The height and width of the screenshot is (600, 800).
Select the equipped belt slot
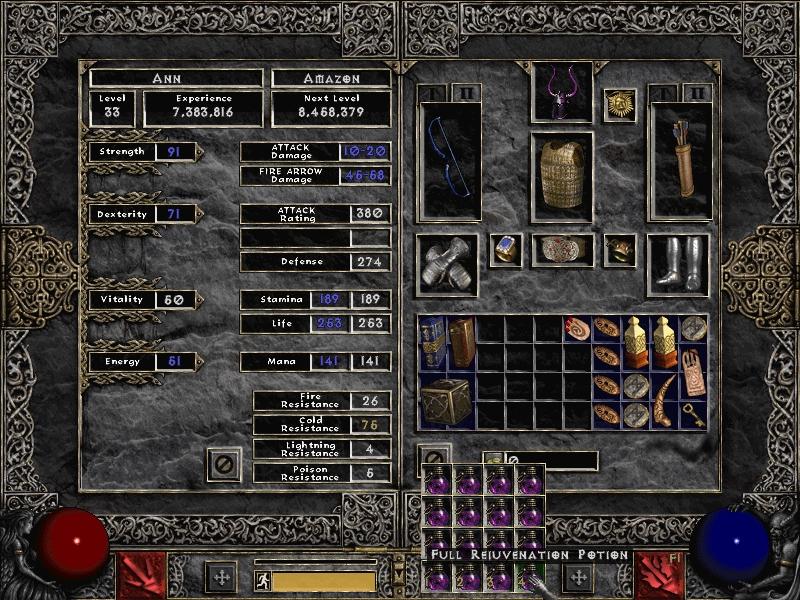(x=561, y=250)
